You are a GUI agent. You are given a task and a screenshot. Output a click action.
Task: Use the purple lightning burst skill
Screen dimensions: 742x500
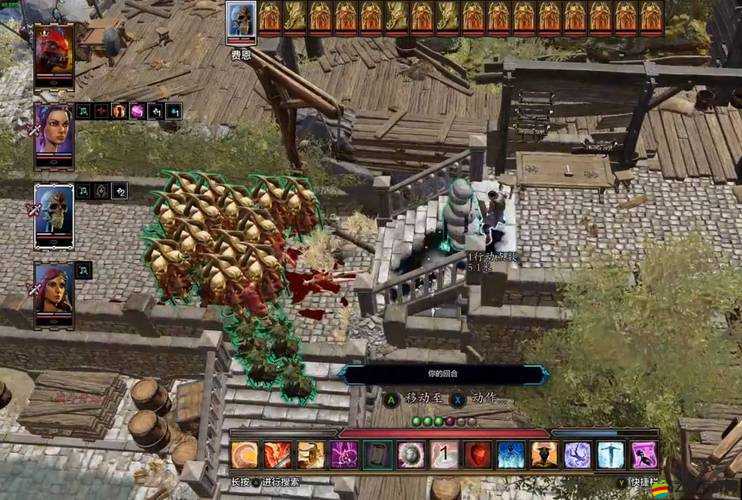(x=343, y=455)
